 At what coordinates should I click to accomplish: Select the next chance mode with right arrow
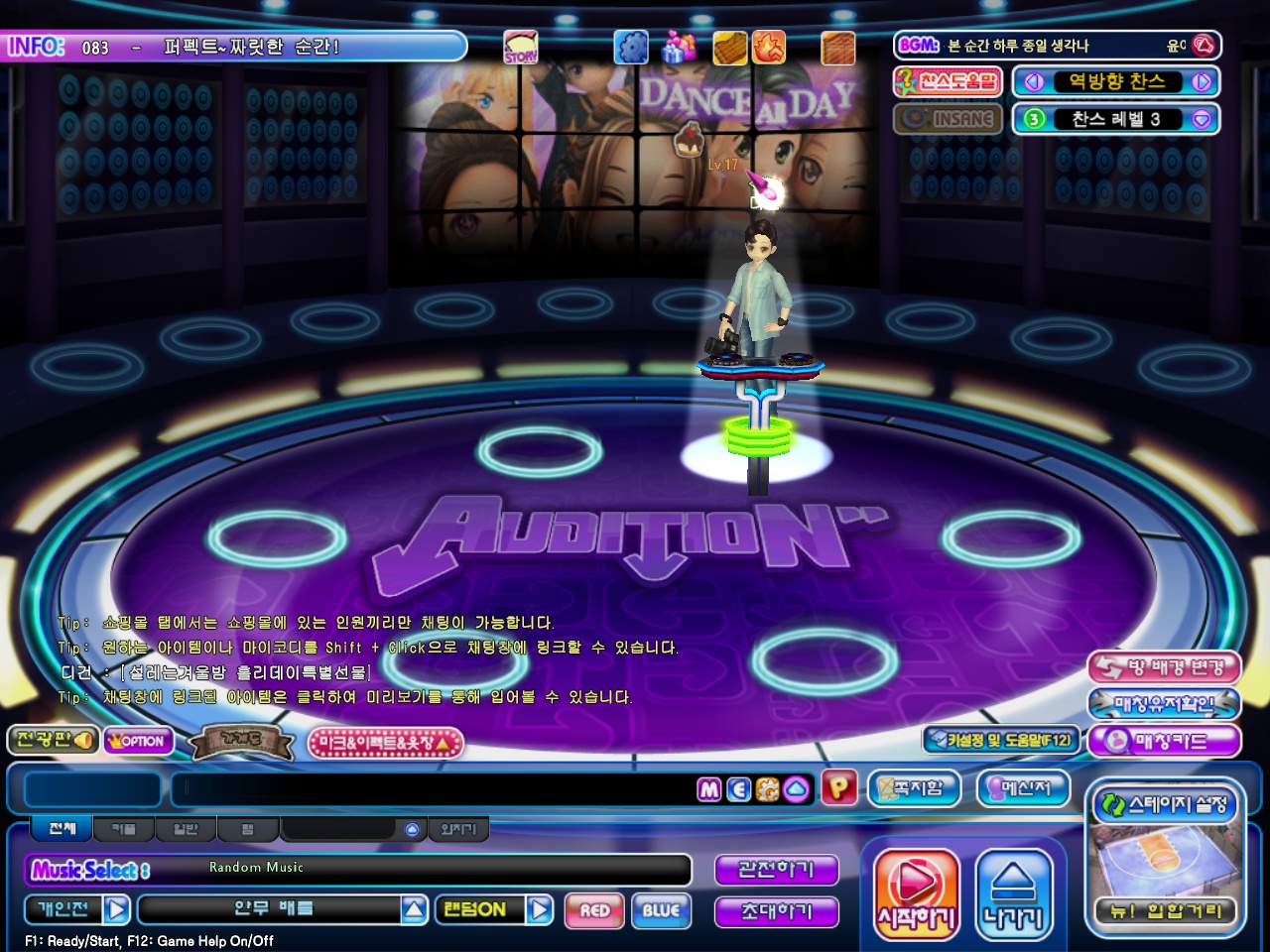pyautogui.click(x=1202, y=82)
